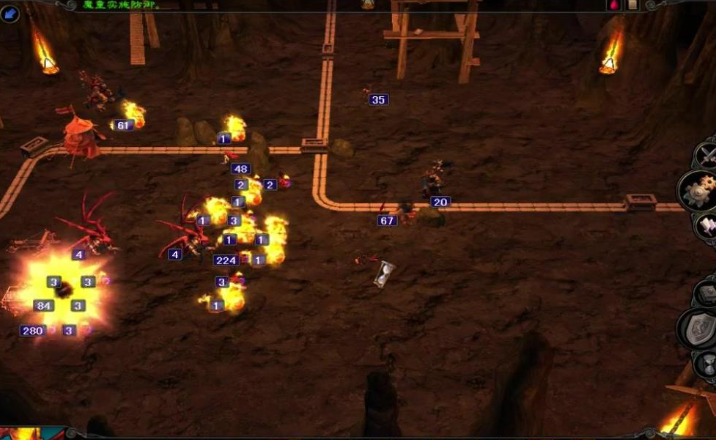Viewport: 716px width, 440px height.
Task: Click the blue arrow icon
Action: pos(11,13)
